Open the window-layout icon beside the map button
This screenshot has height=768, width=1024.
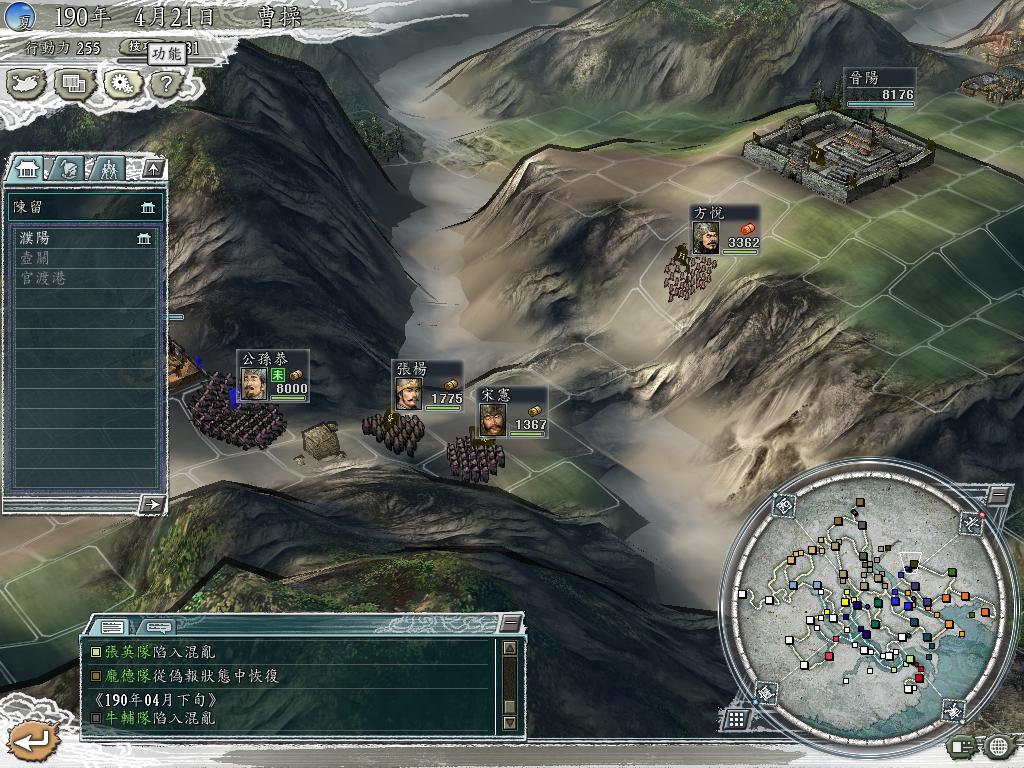click(75, 83)
